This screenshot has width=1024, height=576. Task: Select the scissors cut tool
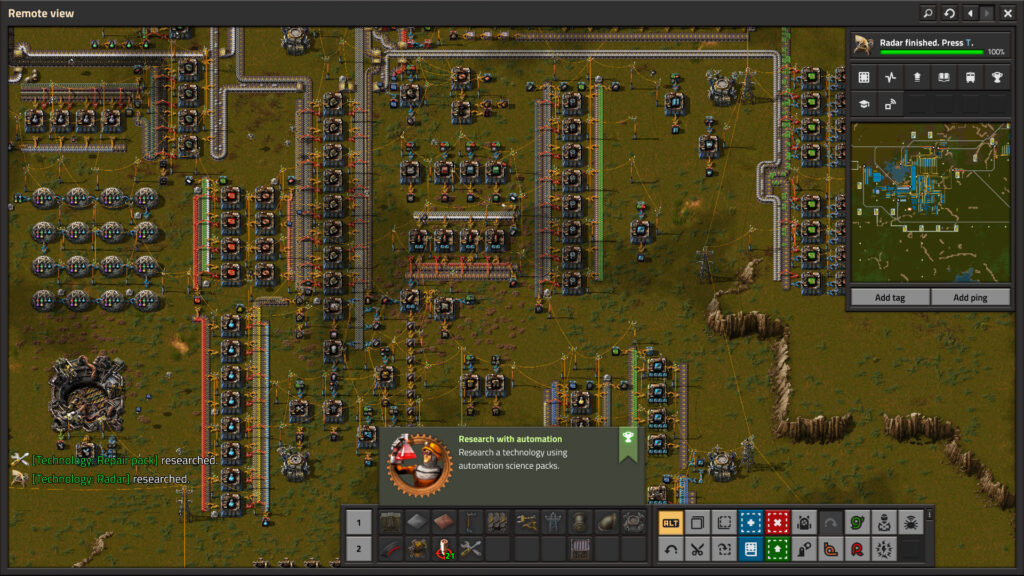click(698, 549)
